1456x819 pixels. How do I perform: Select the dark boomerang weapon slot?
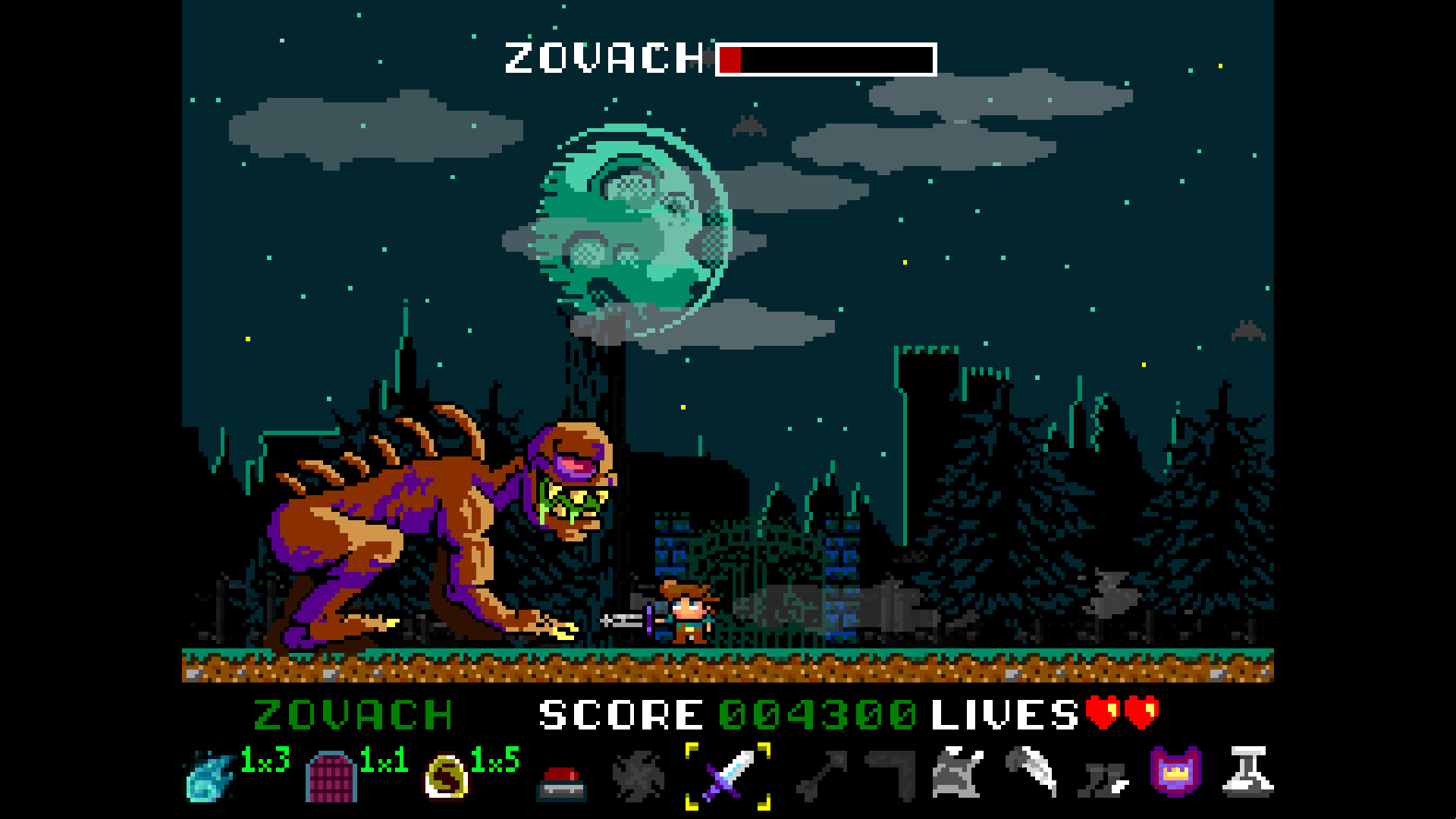(892, 775)
